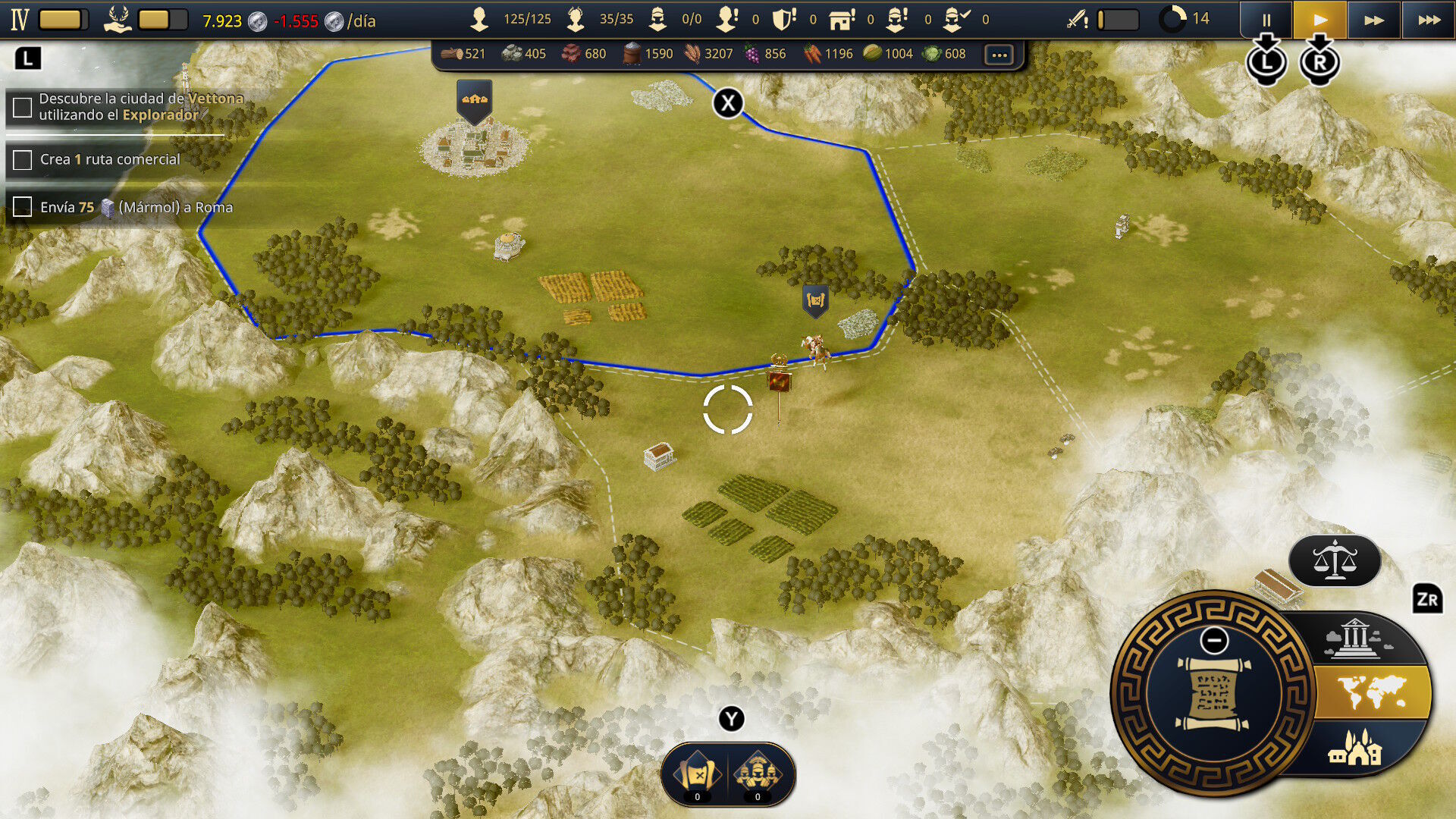Click the laurel hand icon in the top bar

(118, 19)
